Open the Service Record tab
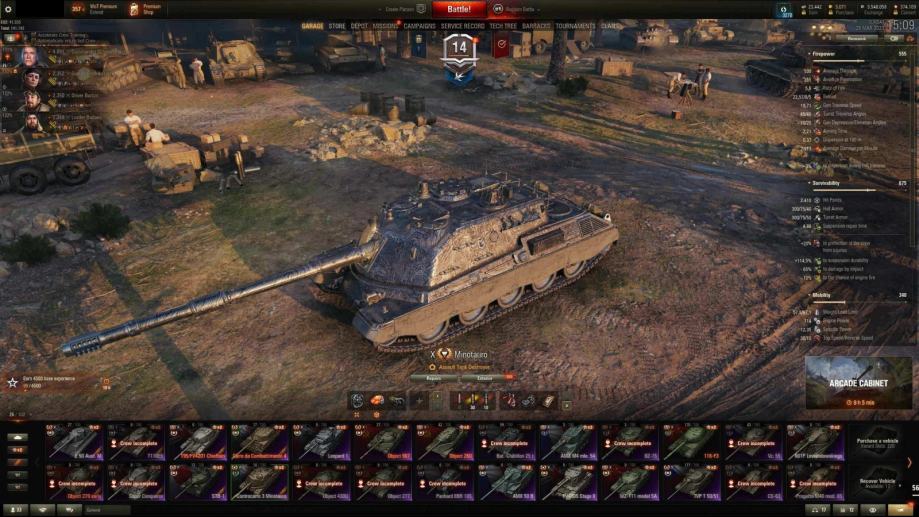Viewport: 919px width, 517px height. (x=462, y=26)
